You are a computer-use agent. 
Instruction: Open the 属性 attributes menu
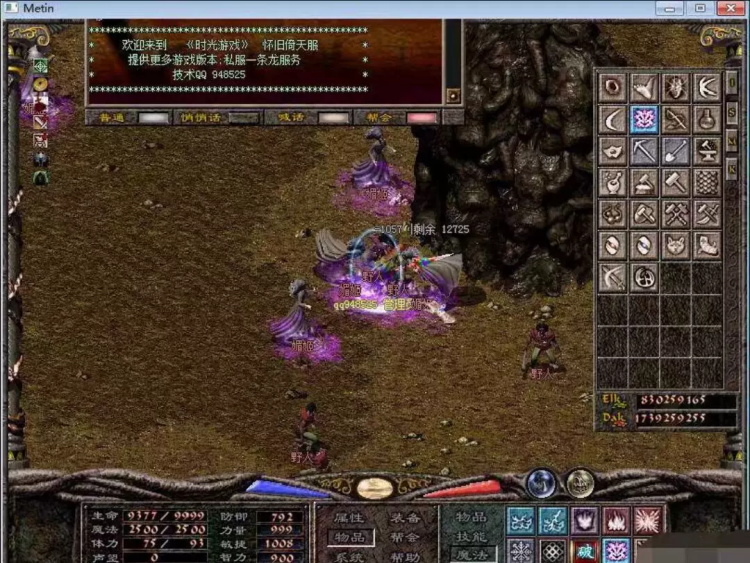coord(348,517)
